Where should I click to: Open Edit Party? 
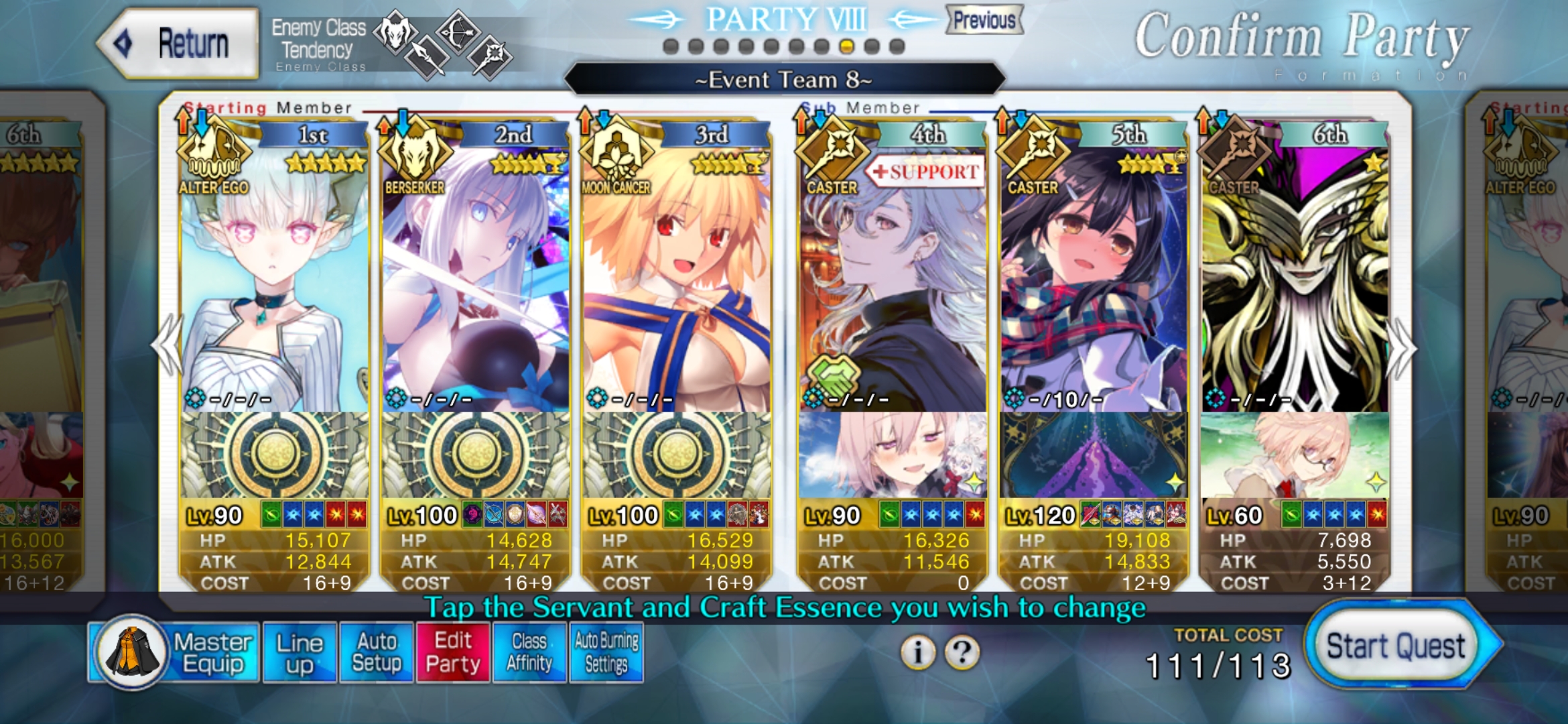point(453,652)
